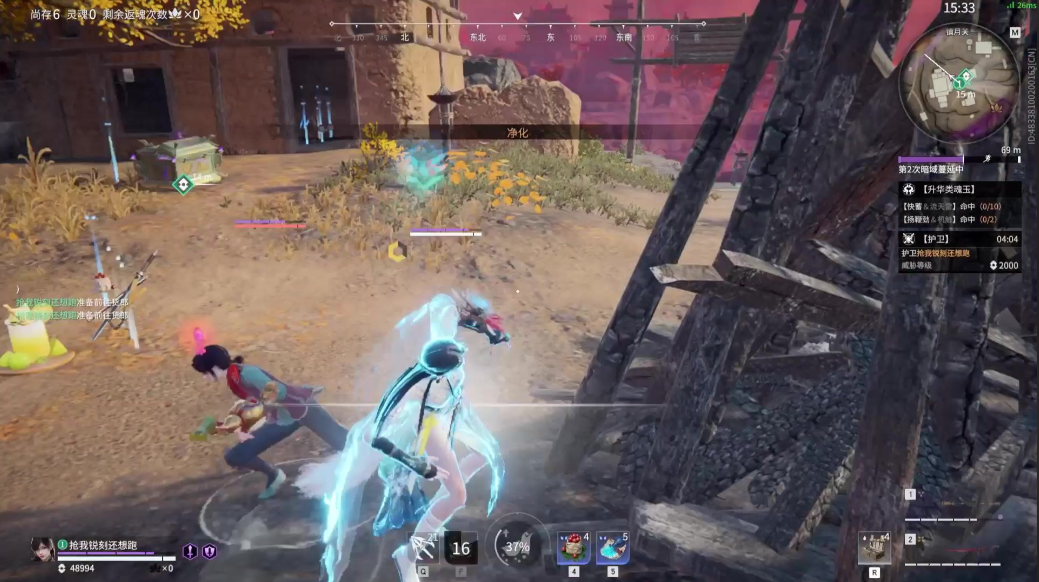This screenshot has height=582, width=1039.
Task: Click the compass bar heading strip
Action: pyautogui.click(x=518, y=30)
